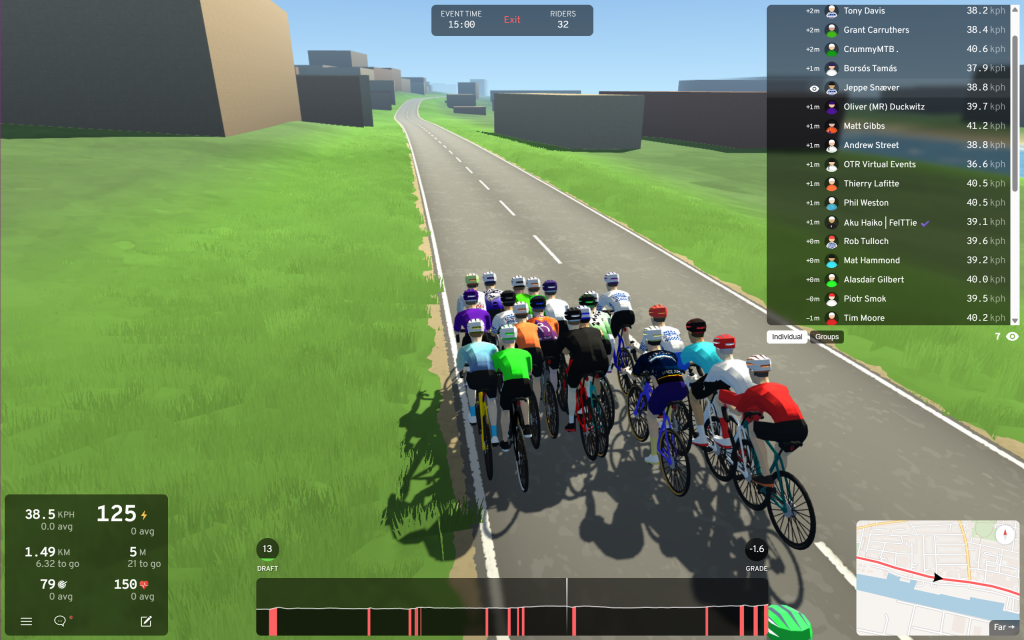This screenshot has height=640, width=1024.
Task: Choose Grant Carruthers from rider list
Action: 890,30
